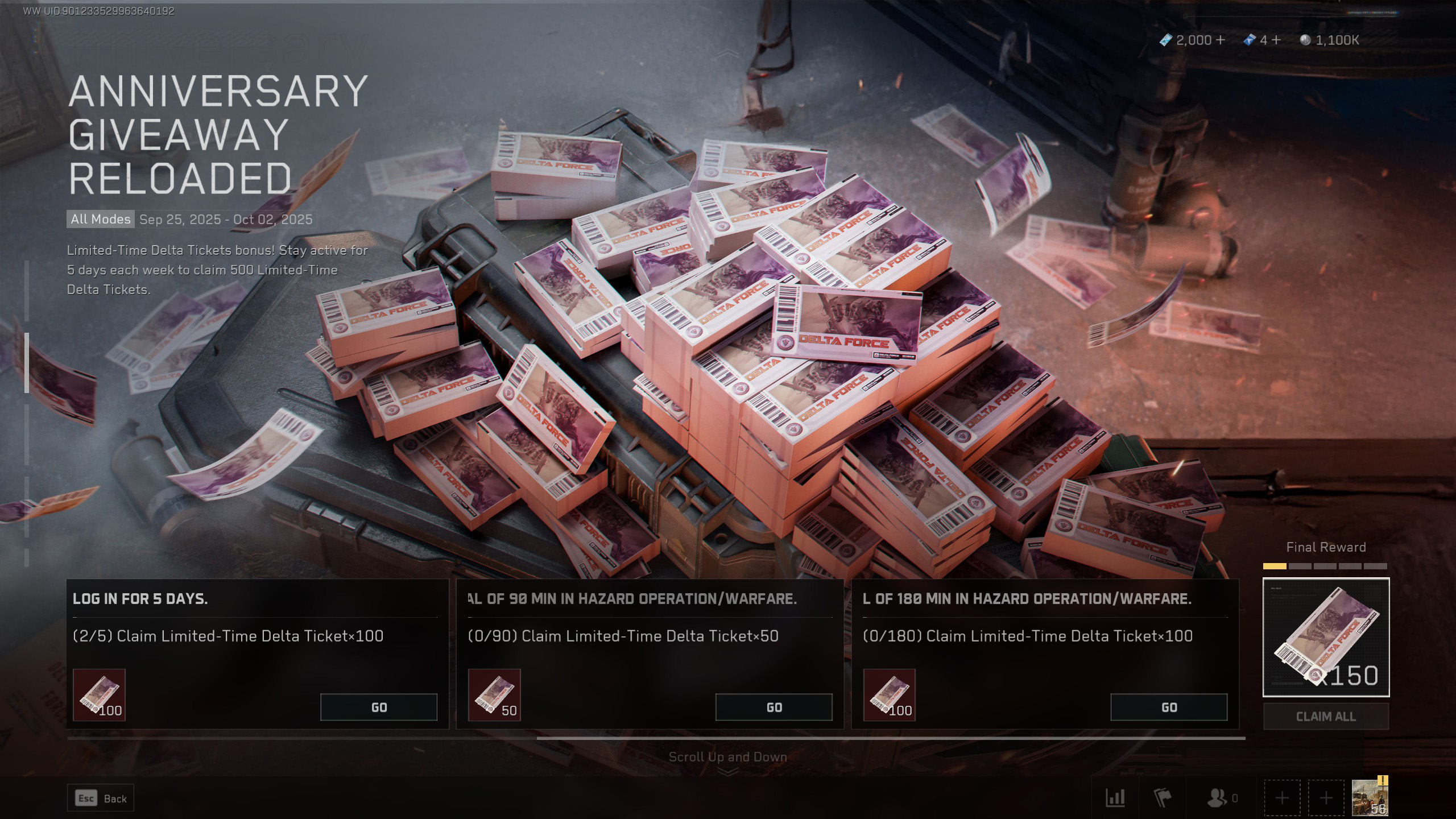This screenshot has height=819, width=1456.
Task: Add more to the blue voucher currency showing 4
Action: 1276,40
